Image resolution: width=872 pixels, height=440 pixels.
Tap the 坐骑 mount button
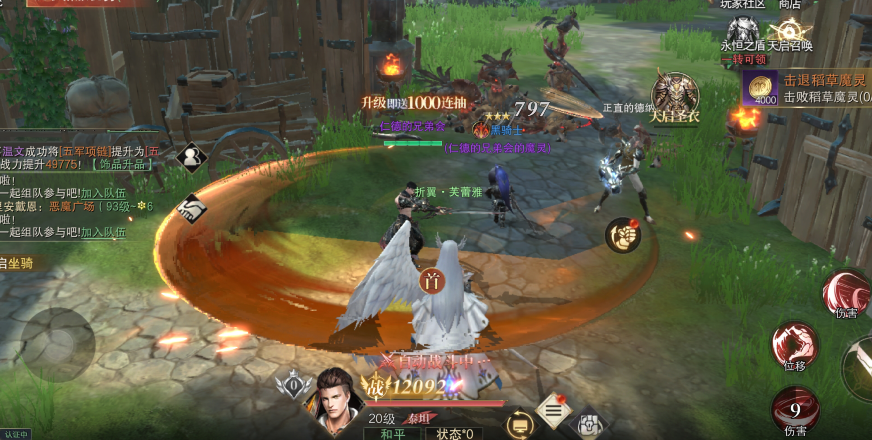click(x=20, y=264)
